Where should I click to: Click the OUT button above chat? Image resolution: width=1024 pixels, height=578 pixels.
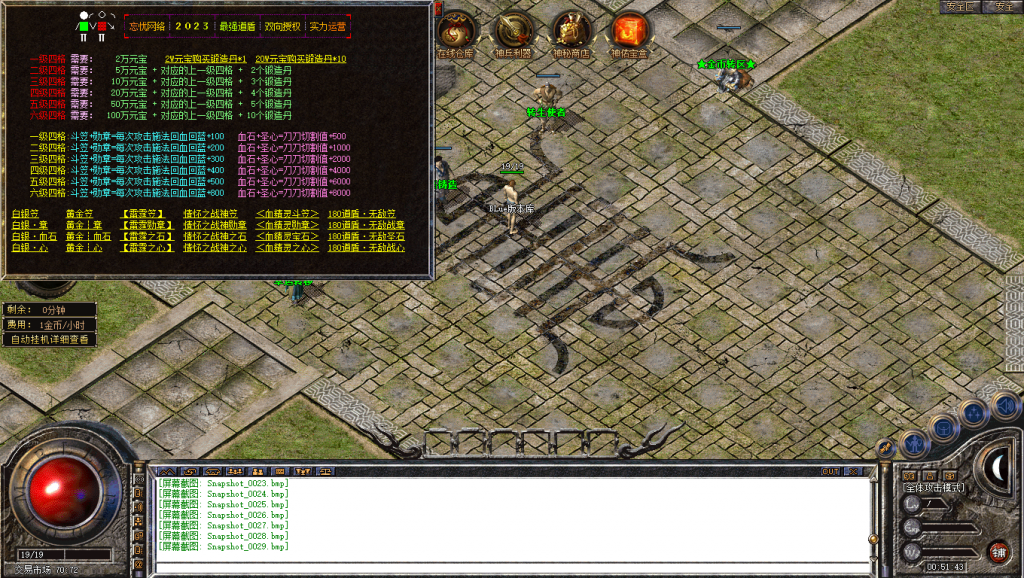click(x=830, y=471)
